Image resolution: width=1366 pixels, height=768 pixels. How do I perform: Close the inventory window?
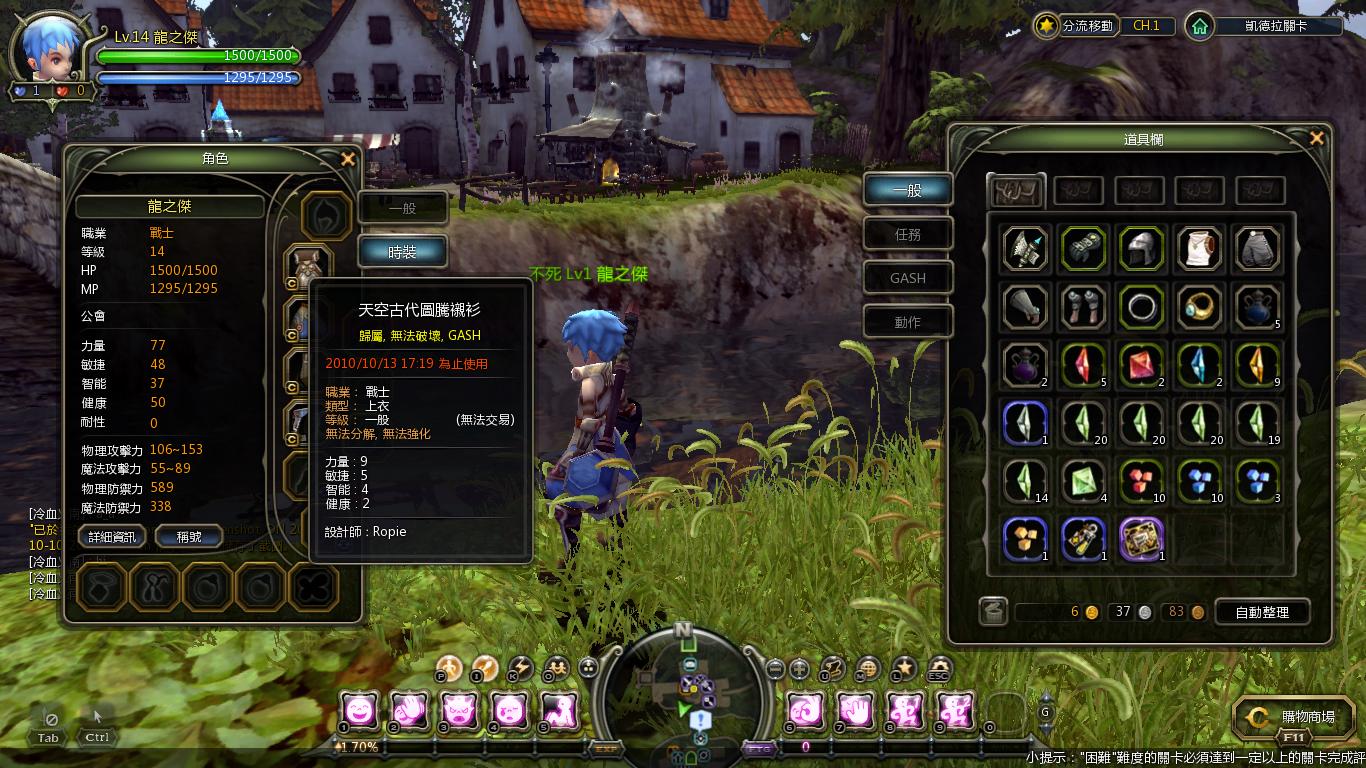pyautogui.click(x=1317, y=139)
